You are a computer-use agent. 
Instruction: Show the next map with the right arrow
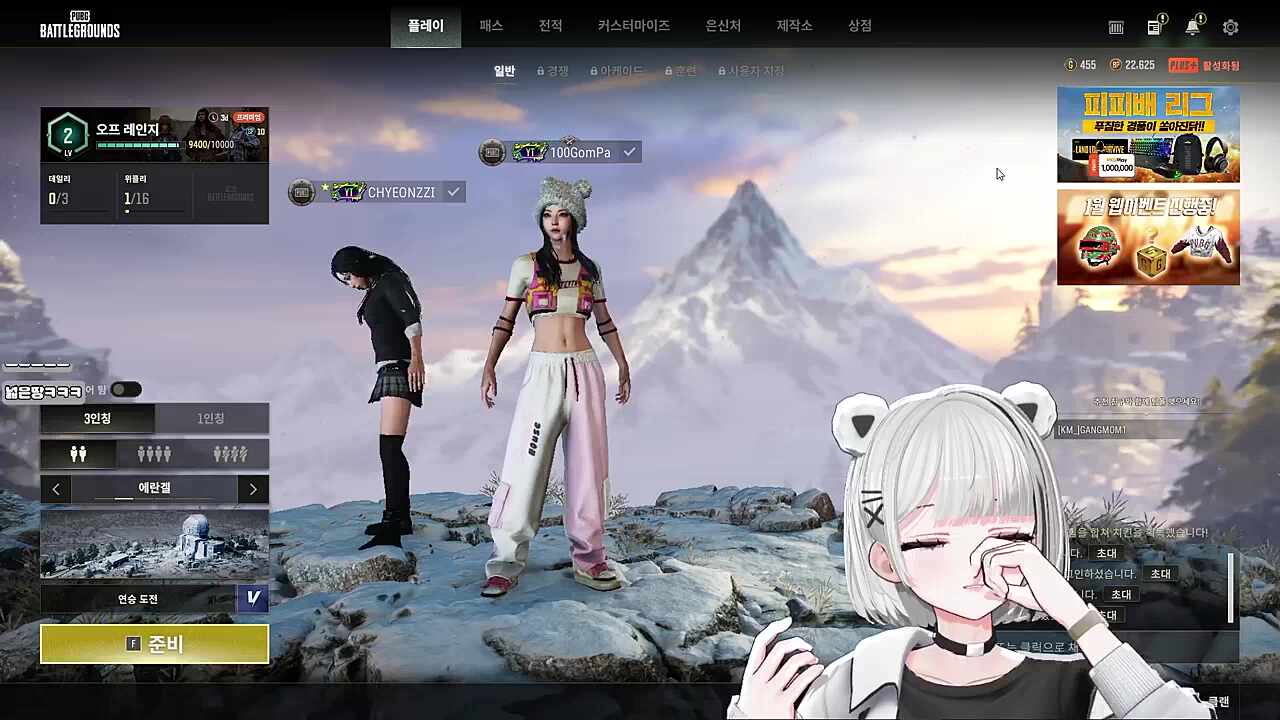[253, 489]
